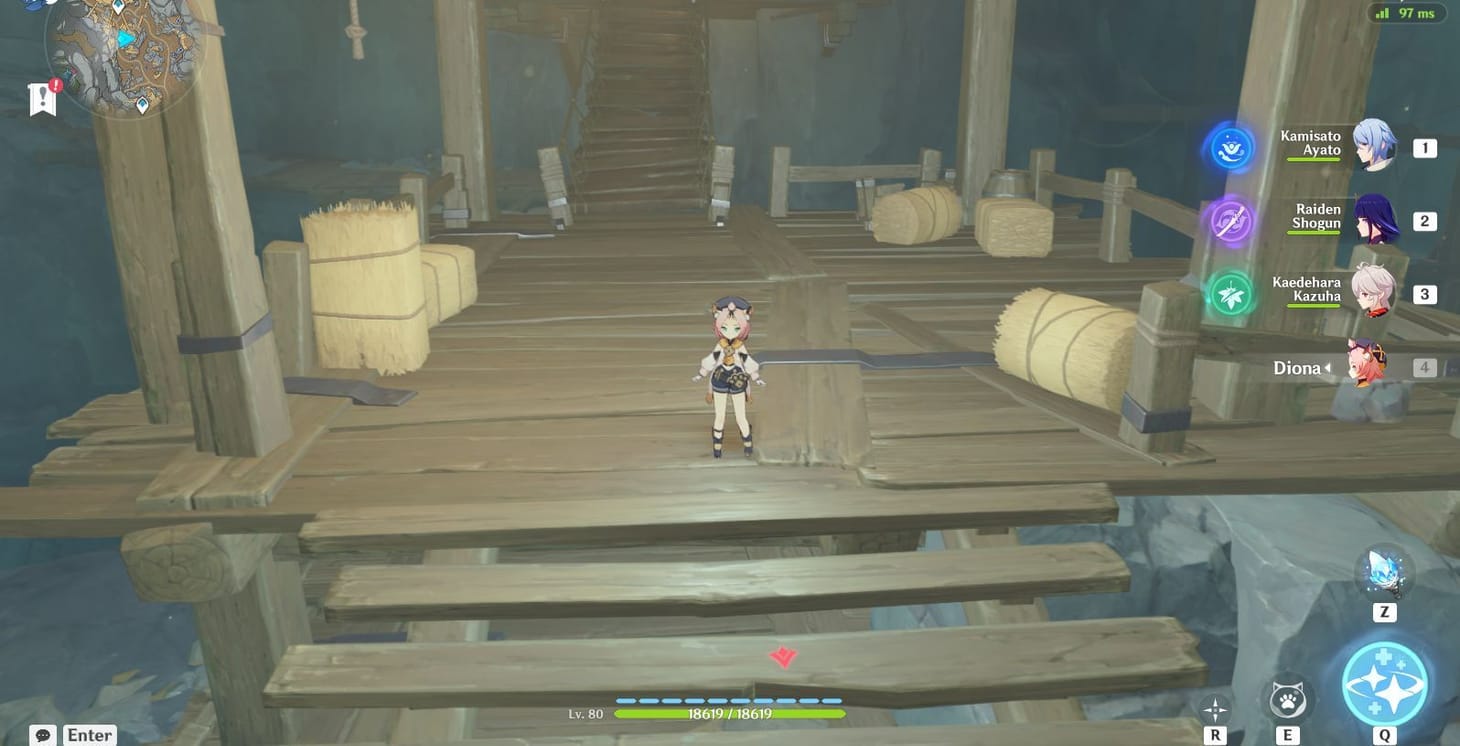Activate the crystal gadget in the Z slot

1385,570
